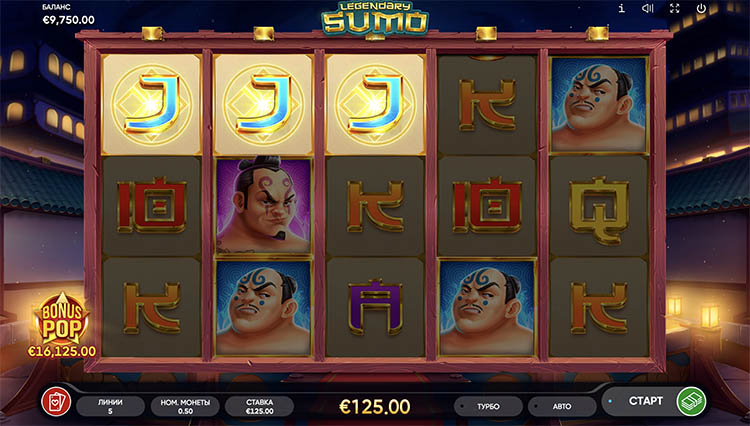Mute the game sound
750x426 pixels.
pyautogui.click(x=648, y=9)
